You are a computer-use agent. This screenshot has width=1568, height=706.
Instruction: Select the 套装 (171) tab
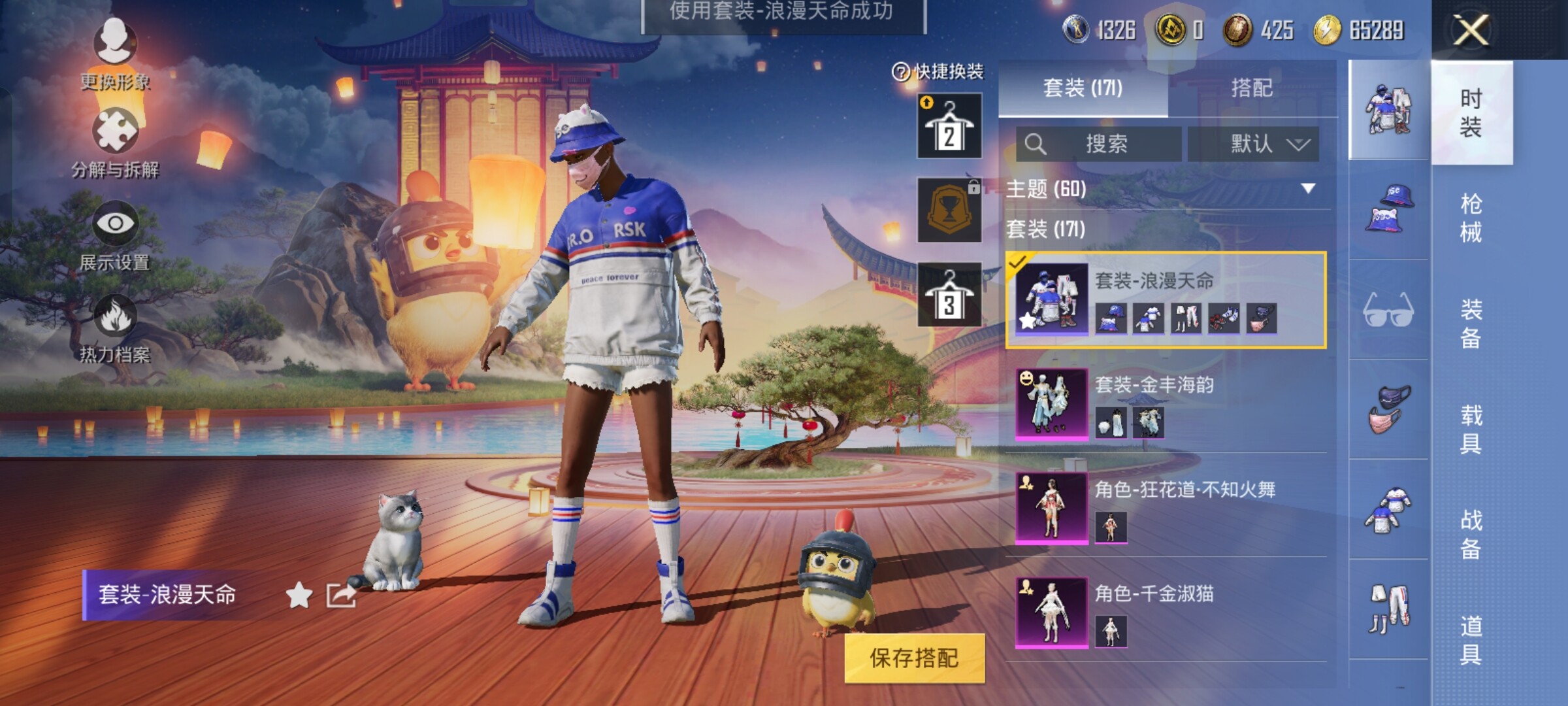click(1083, 88)
